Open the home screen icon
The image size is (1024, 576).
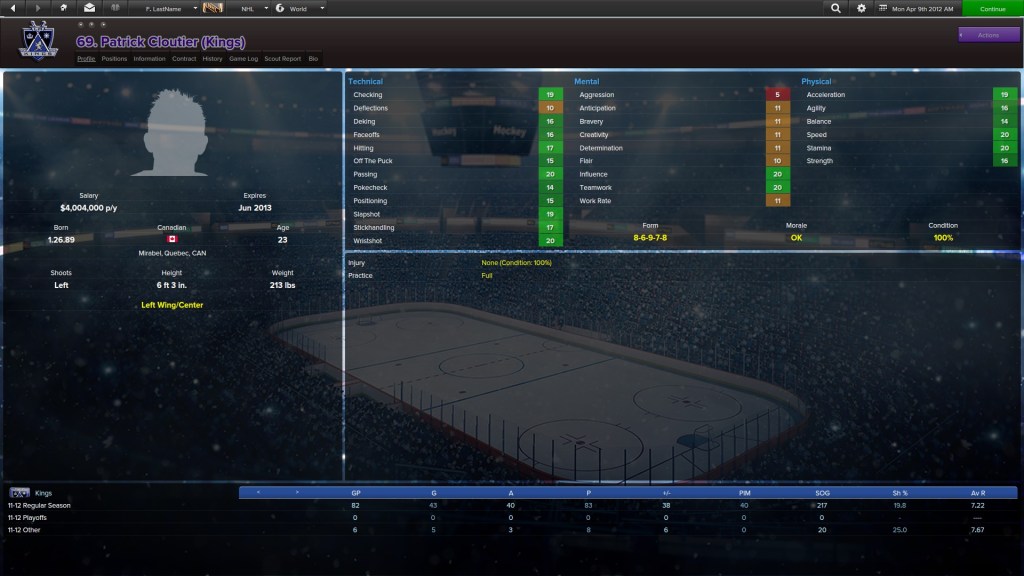(x=64, y=8)
